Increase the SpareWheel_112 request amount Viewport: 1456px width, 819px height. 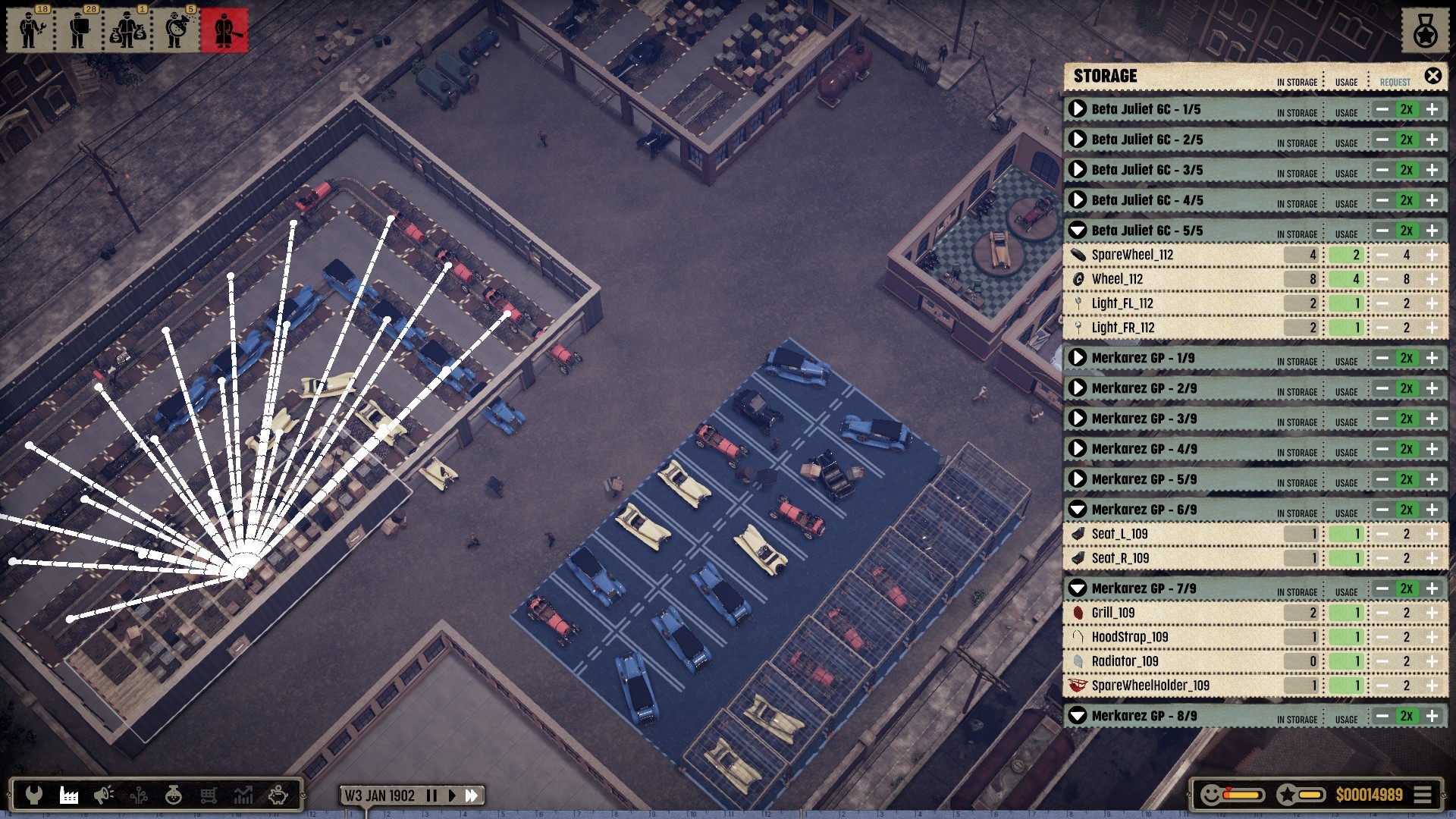[1432, 255]
